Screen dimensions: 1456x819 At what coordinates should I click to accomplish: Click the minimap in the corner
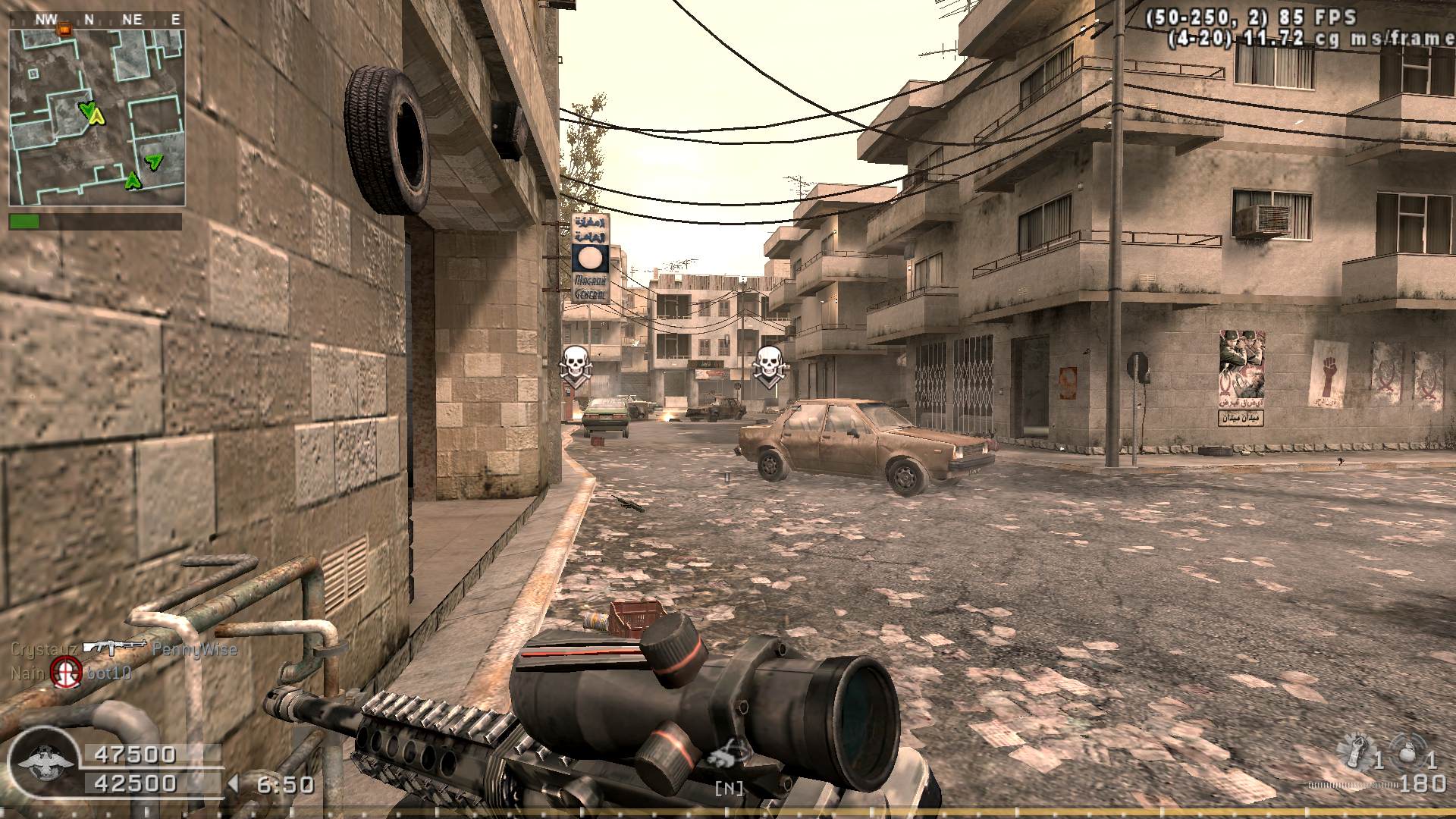tap(97, 118)
